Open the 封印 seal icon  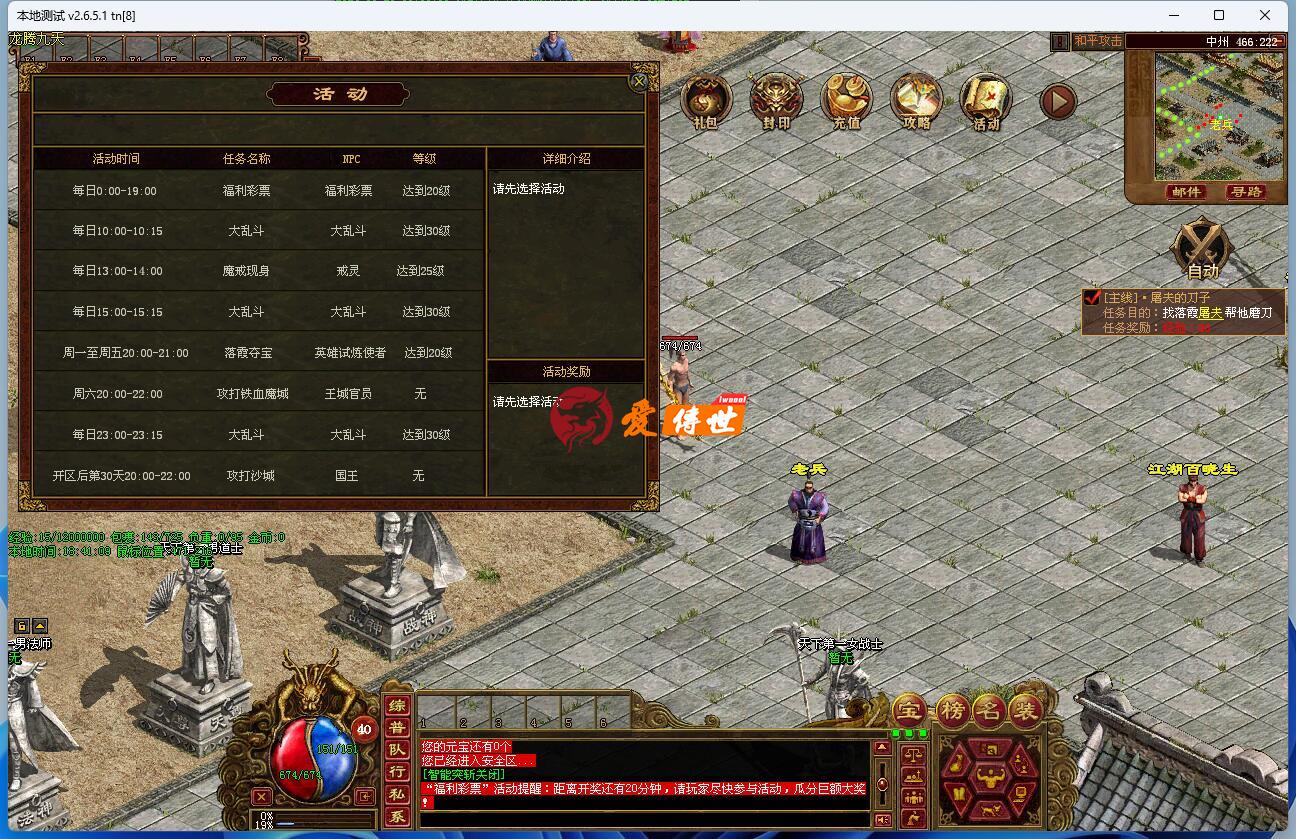[775, 100]
